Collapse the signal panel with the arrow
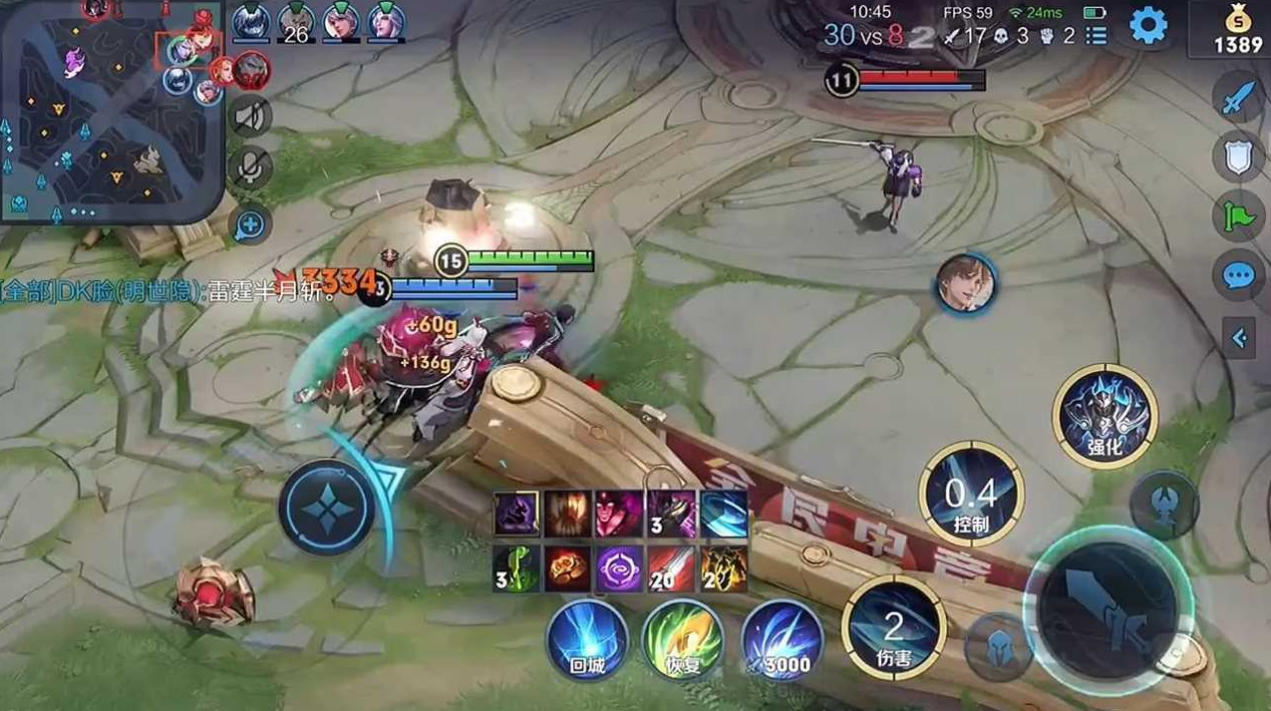 tap(1240, 338)
